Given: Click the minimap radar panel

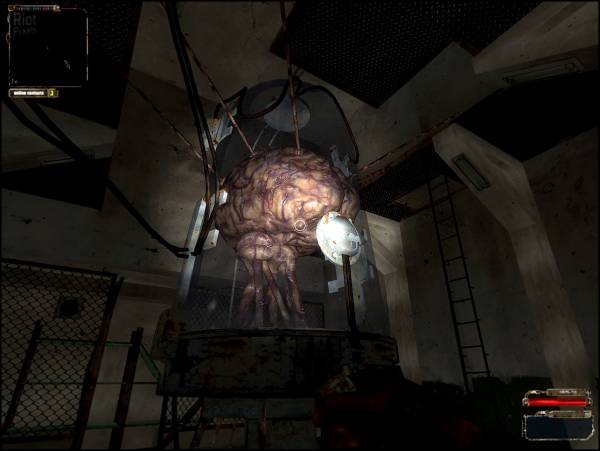Looking at the screenshot, I should (47, 46).
